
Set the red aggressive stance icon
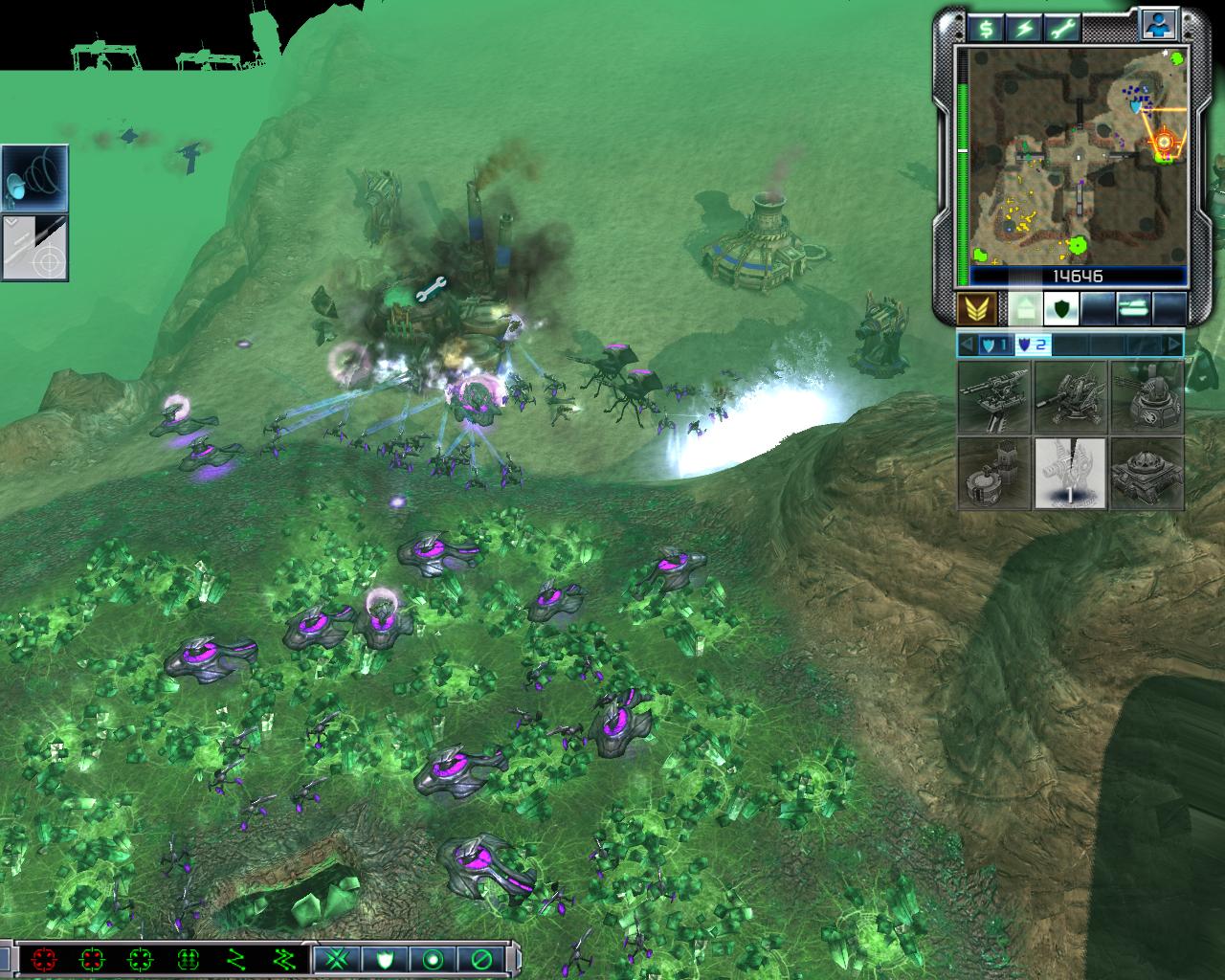click(x=43, y=958)
